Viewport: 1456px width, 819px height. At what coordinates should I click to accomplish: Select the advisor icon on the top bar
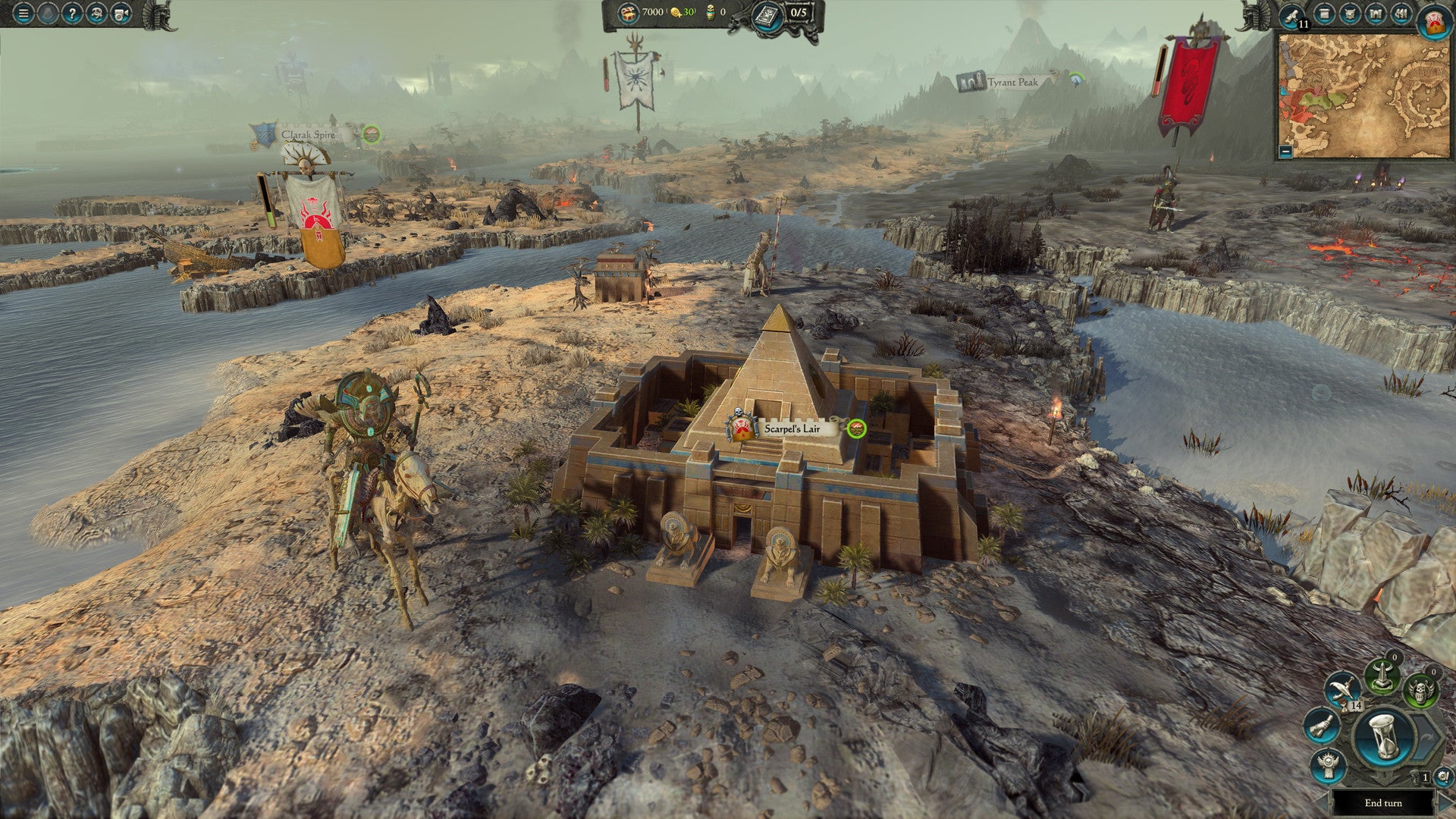pos(97,13)
